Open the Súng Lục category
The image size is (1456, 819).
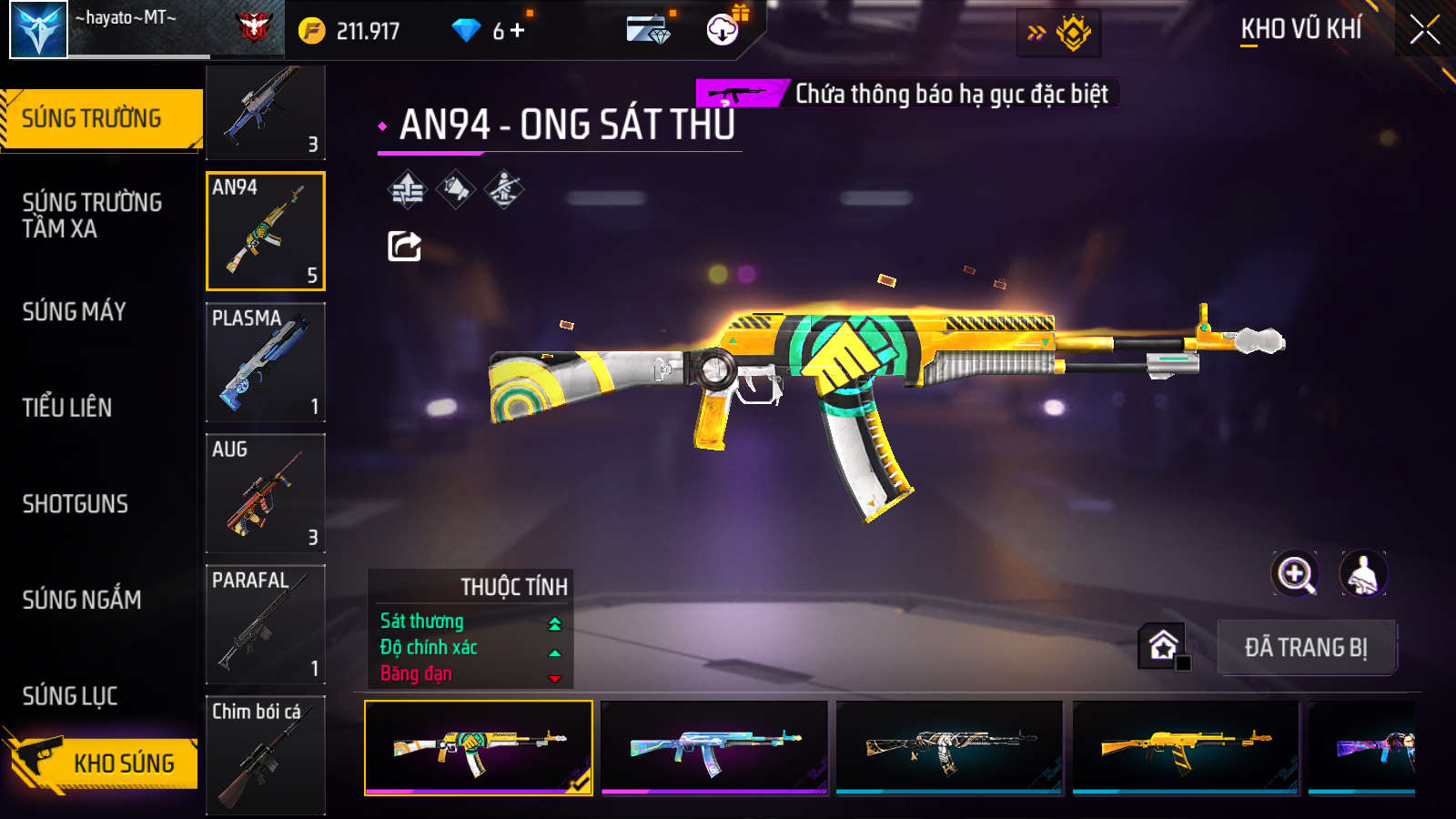[70, 696]
